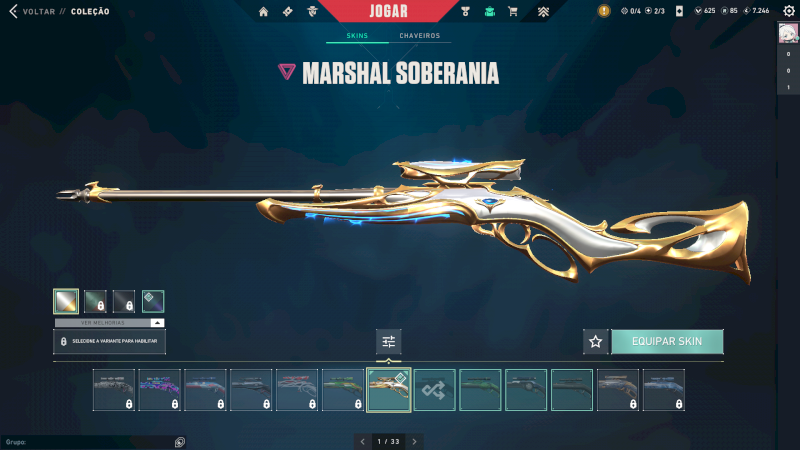
Task: Select the unlocked variant swatch with diamond icon
Action: (153, 301)
